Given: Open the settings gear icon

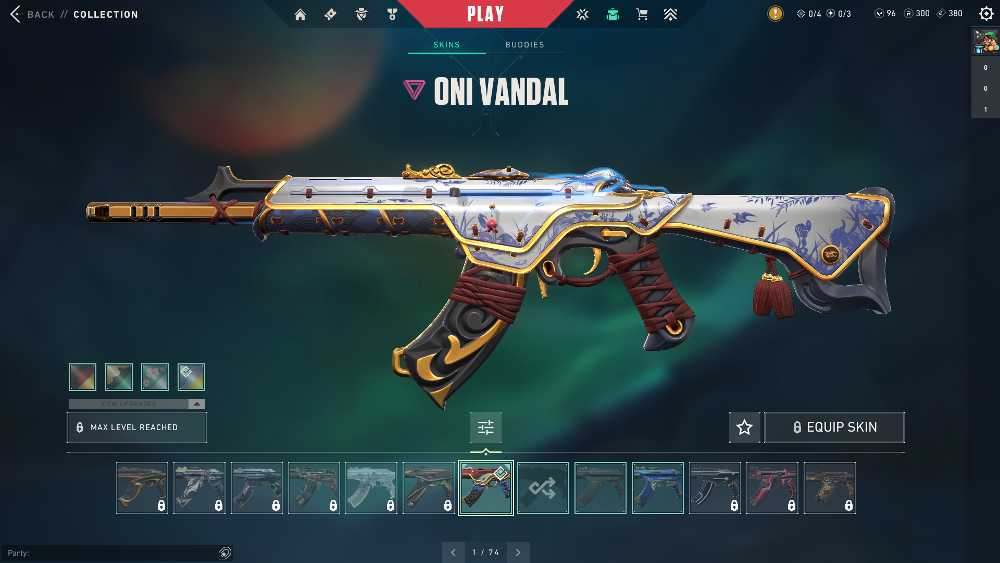Looking at the screenshot, I should point(986,14).
